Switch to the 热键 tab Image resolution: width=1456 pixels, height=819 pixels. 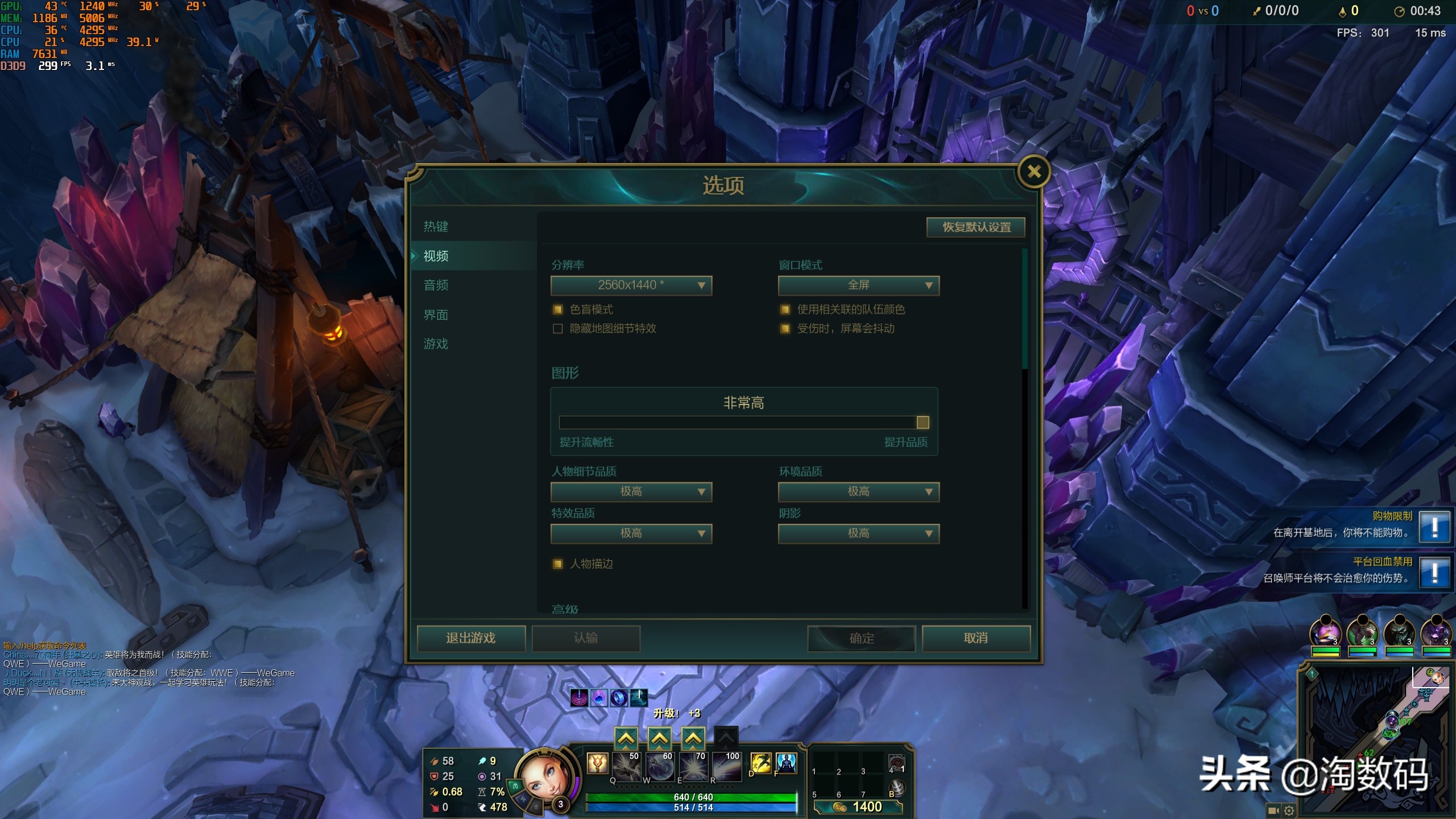pos(436,226)
